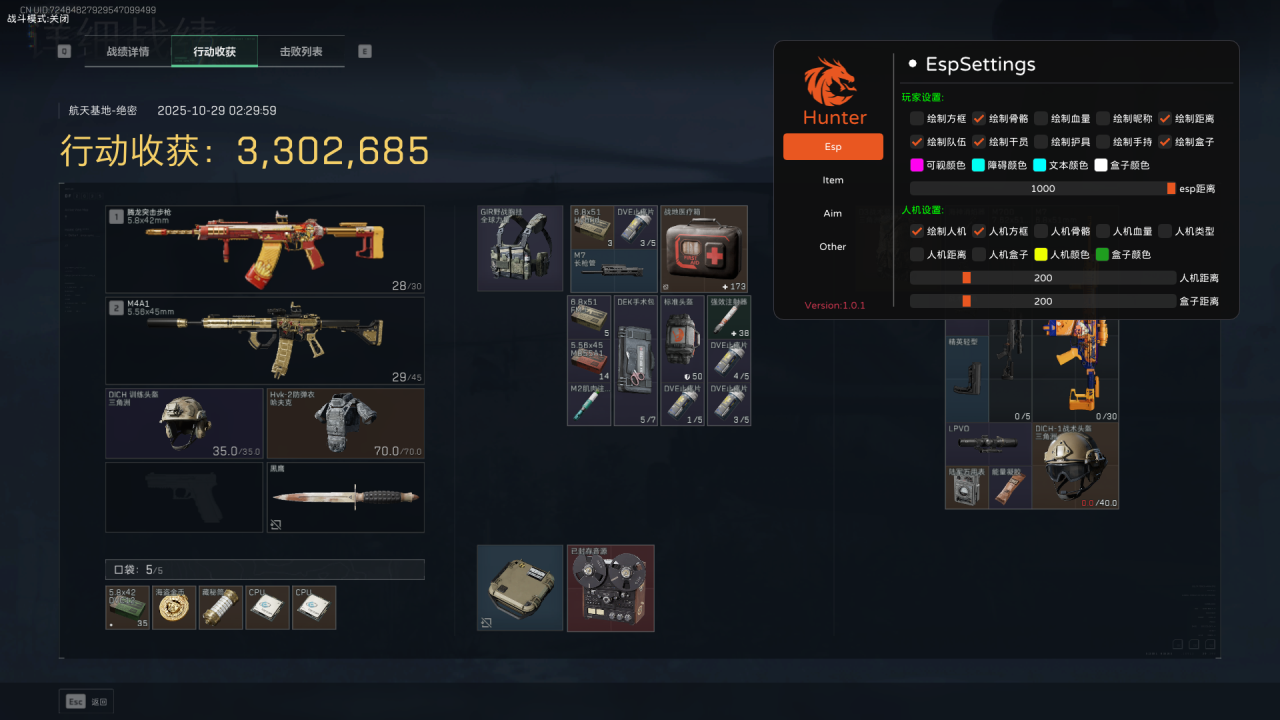Click the DICH-1战术头盔 helmet

tap(1075, 465)
